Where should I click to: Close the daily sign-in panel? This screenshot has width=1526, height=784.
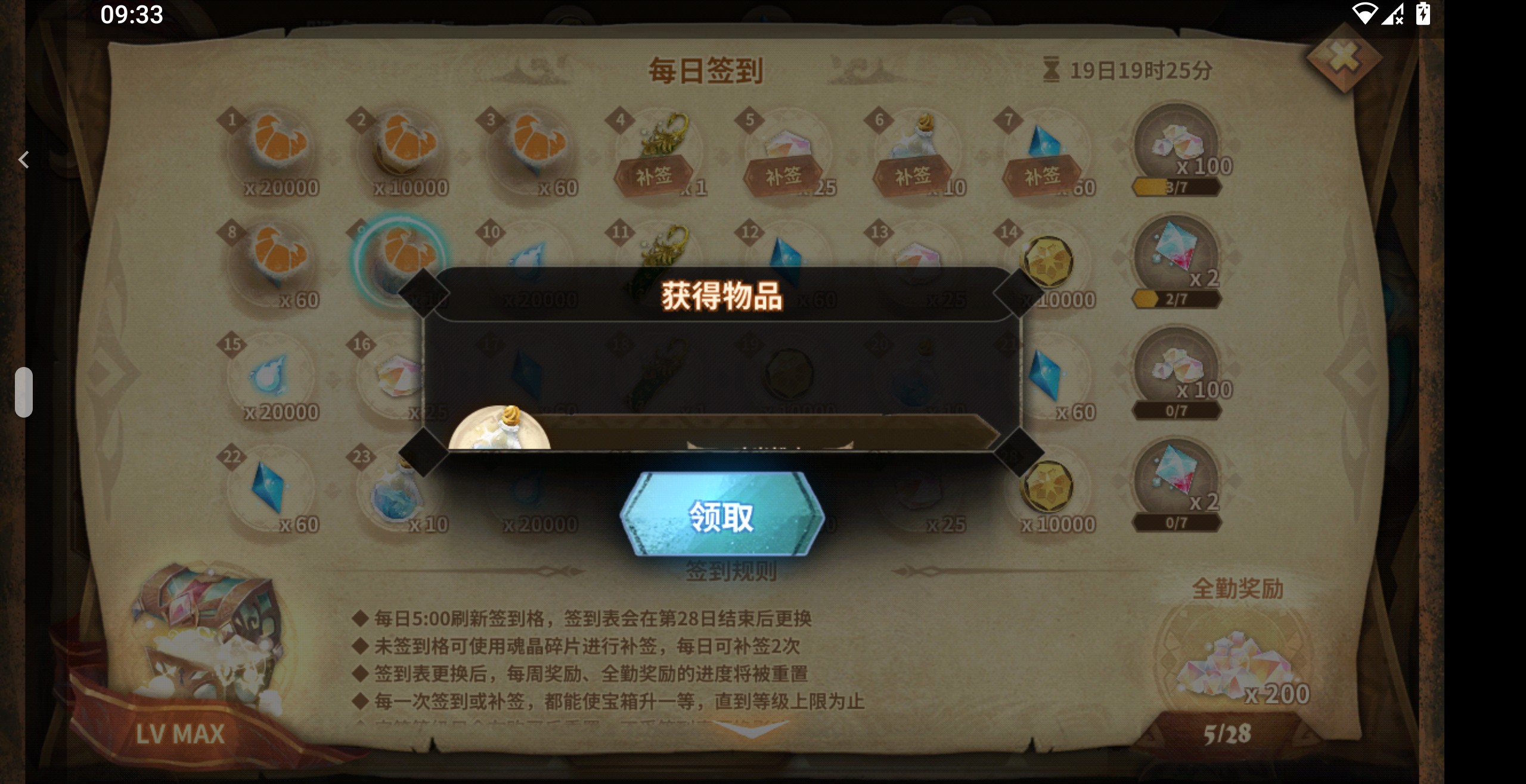tap(1345, 57)
